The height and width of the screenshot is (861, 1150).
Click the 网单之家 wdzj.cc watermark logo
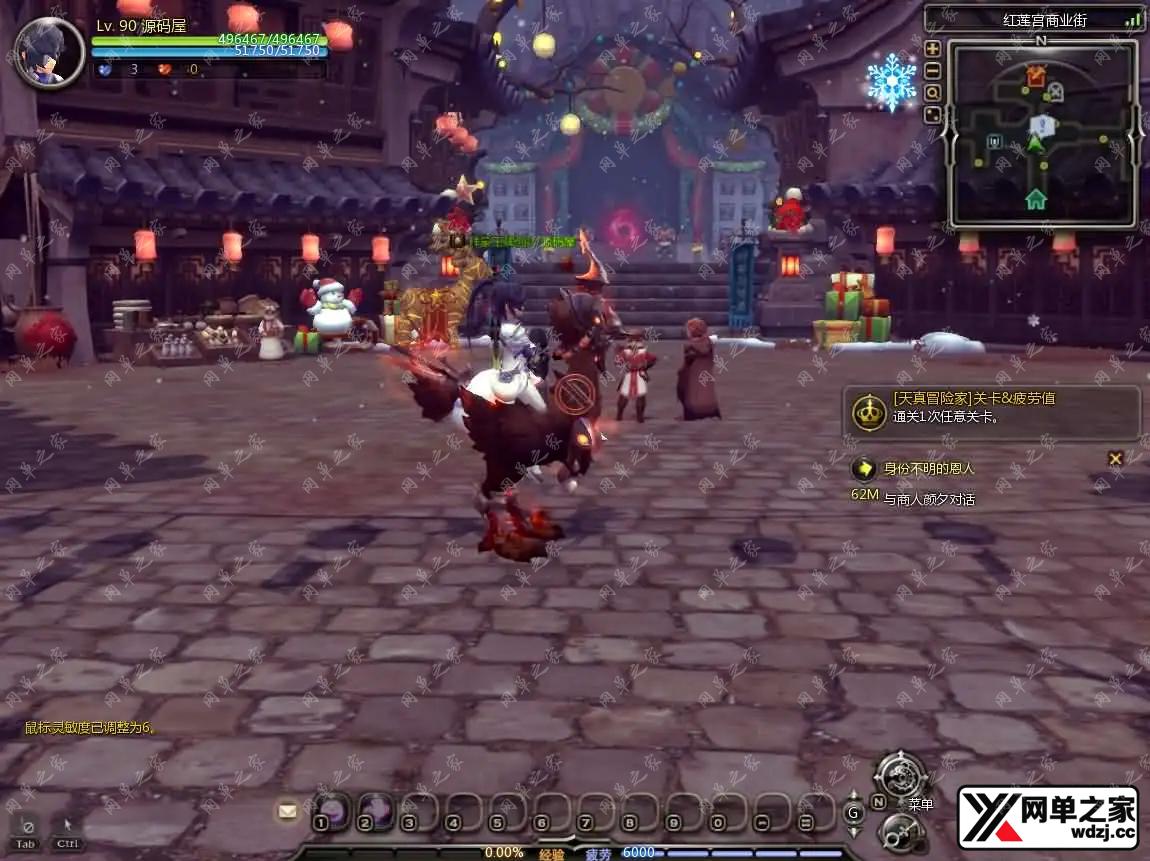click(x=1047, y=816)
